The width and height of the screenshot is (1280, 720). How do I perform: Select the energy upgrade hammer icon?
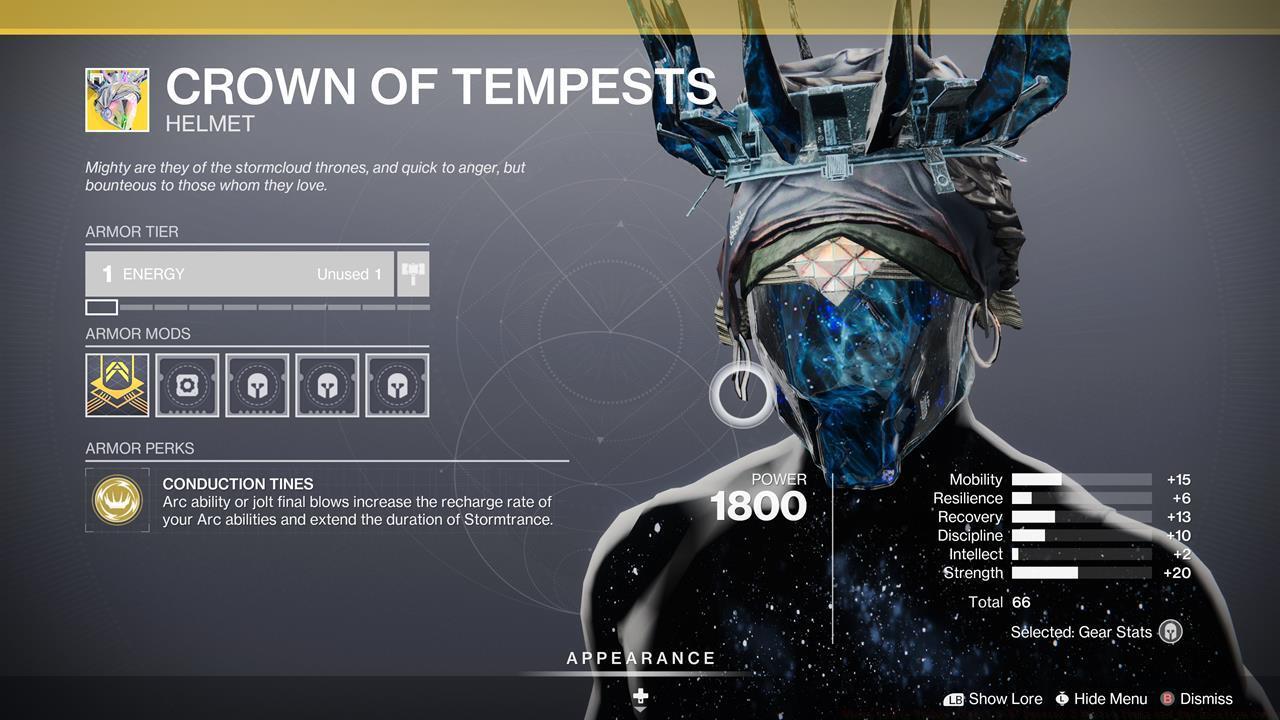click(x=414, y=272)
